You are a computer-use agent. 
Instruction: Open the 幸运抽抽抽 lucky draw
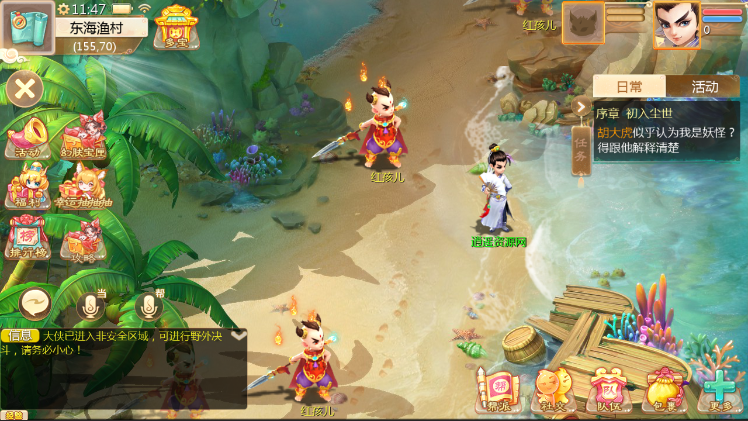(x=84, y=186)
